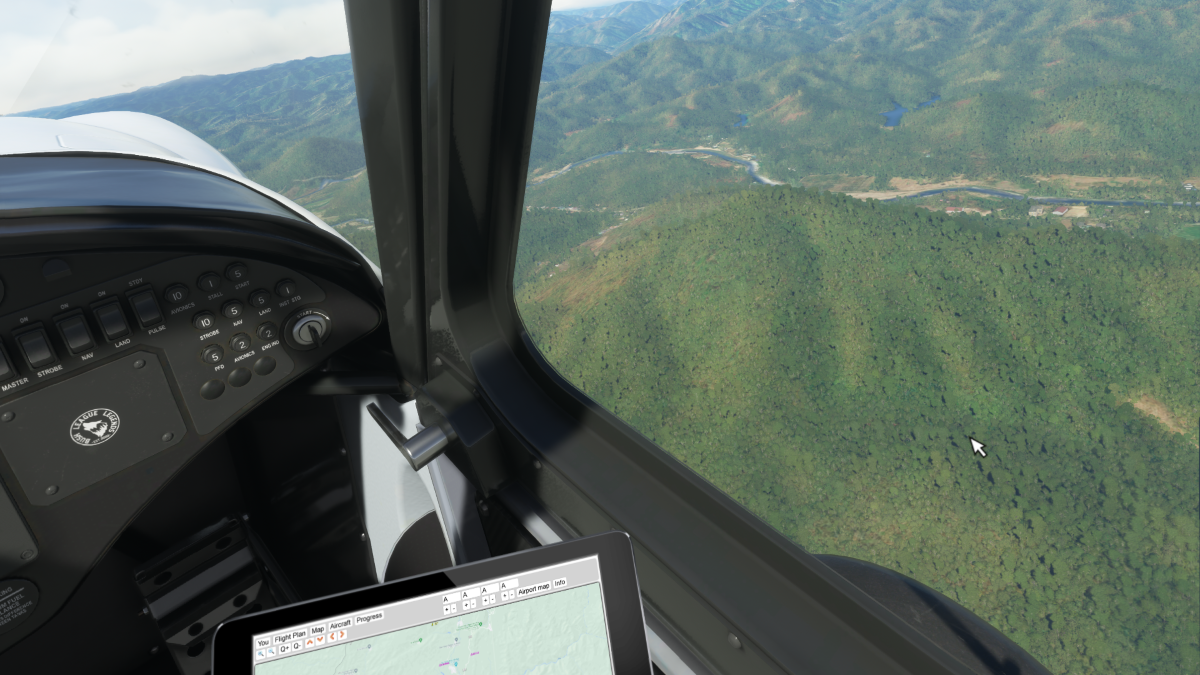This screenshot has width=1200, height=675.
Task: Toggle the LAND light rocker switch
Action: tap(111, 320)
